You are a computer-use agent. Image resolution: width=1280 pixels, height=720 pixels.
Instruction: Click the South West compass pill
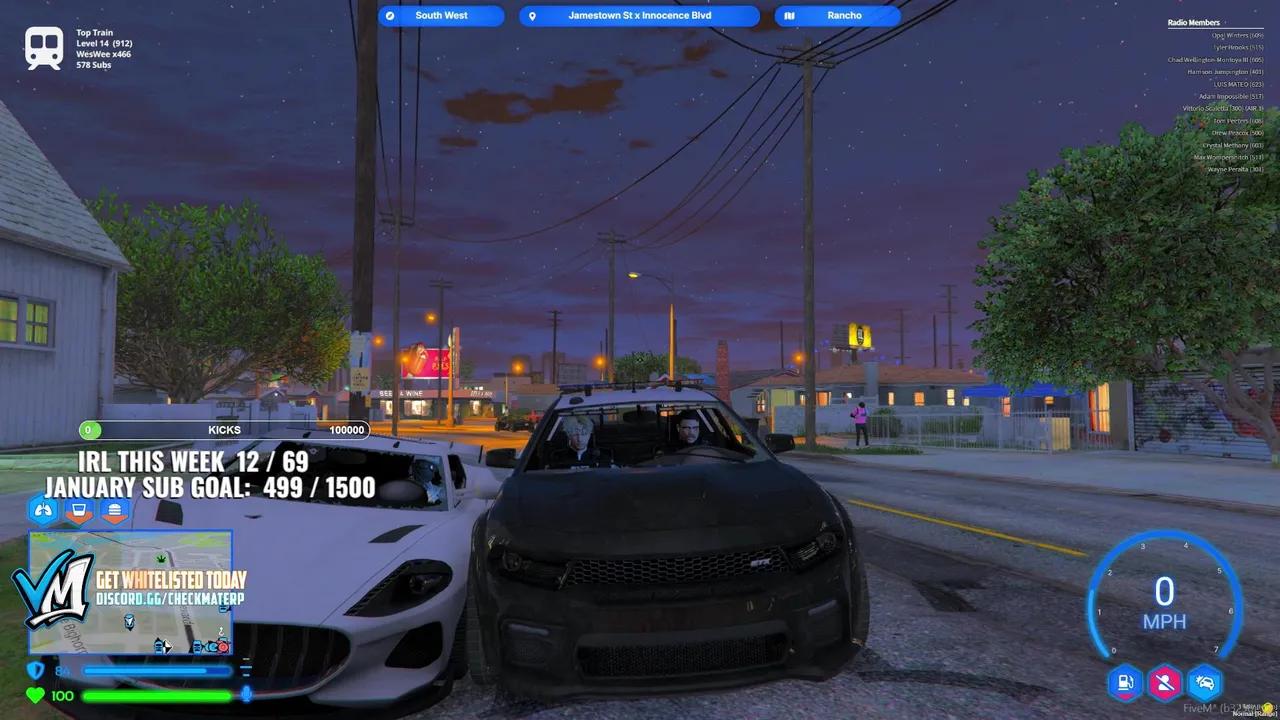[x=440, y=15]
